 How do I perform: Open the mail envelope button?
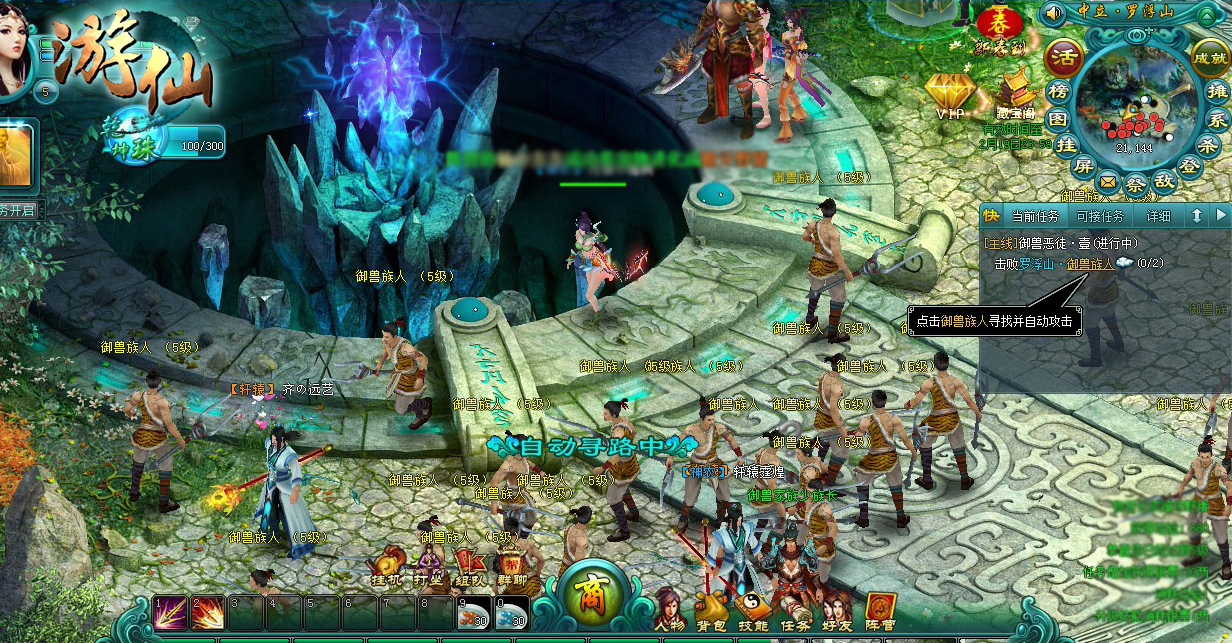click(x=1108, y=182)
